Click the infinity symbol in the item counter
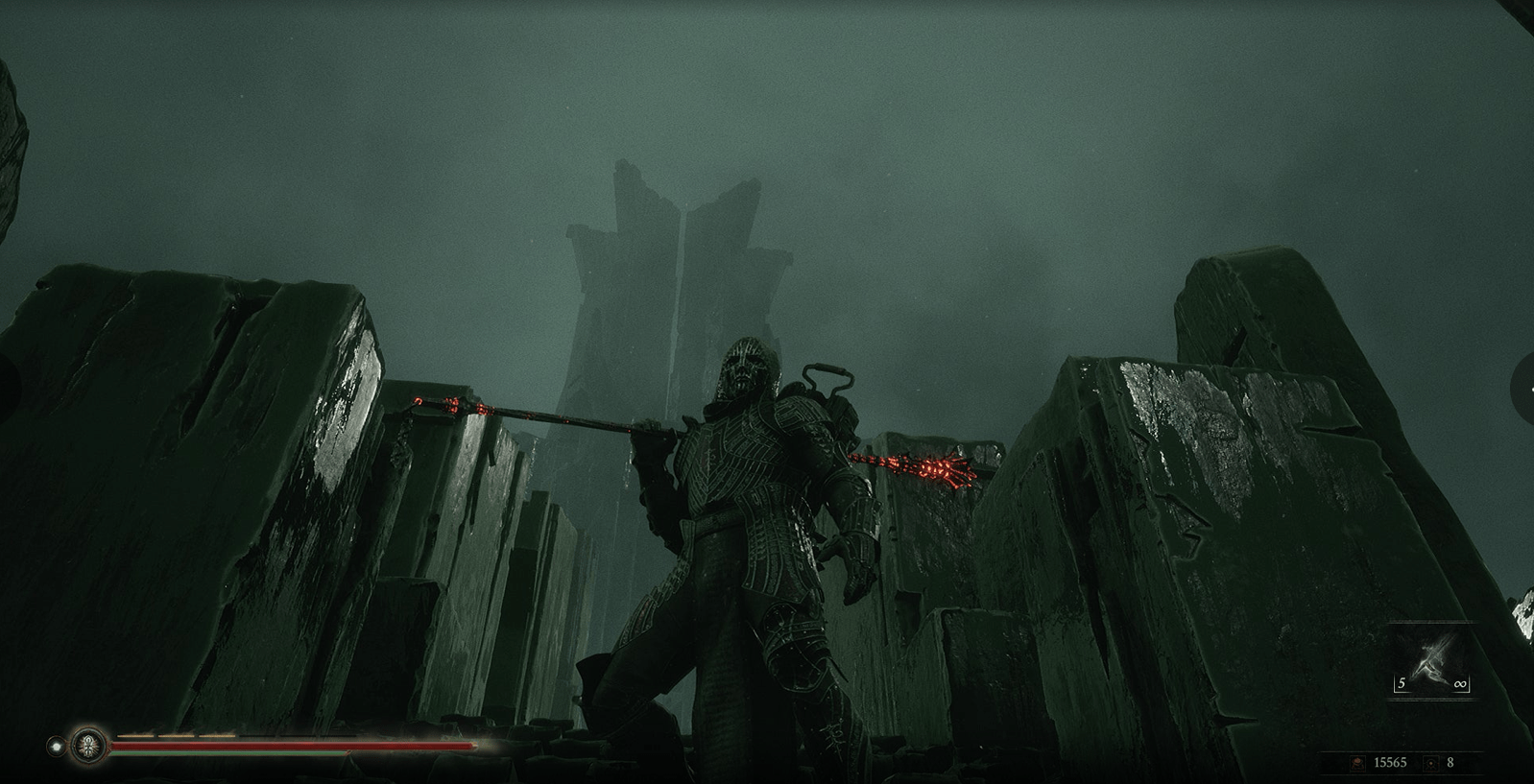This screenshot has height=784, width=1534. coord(1460,683)
